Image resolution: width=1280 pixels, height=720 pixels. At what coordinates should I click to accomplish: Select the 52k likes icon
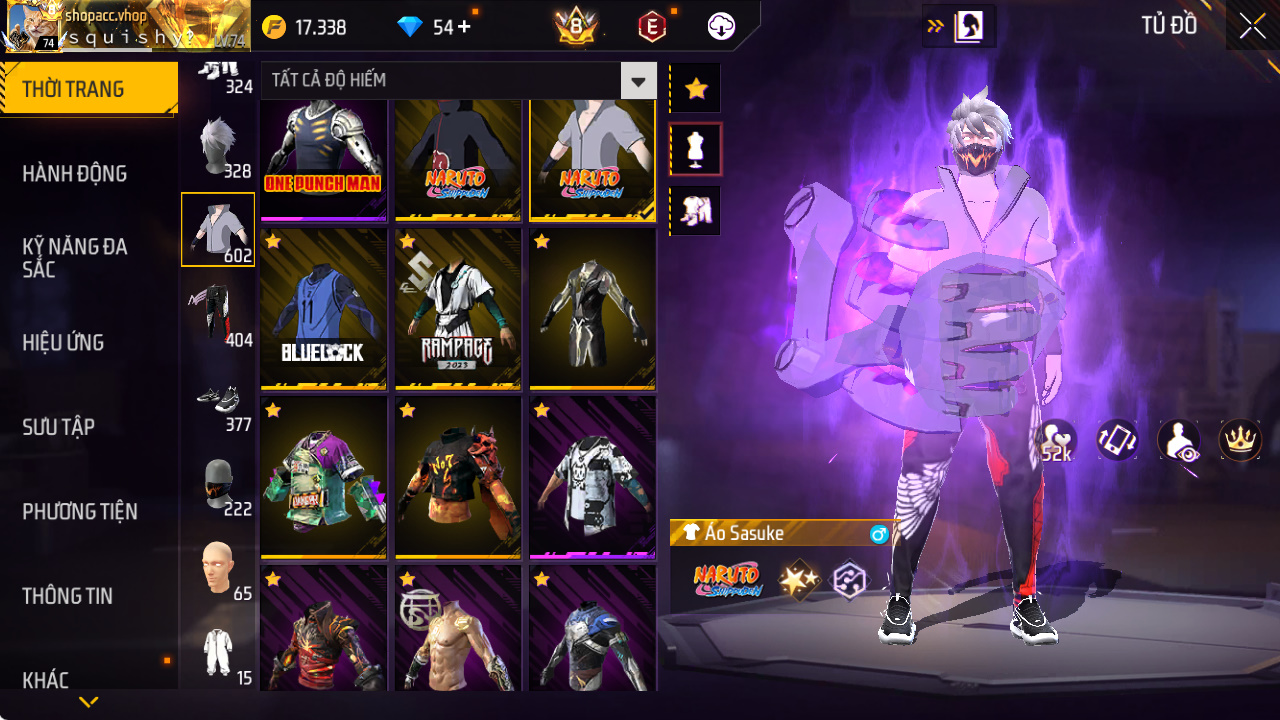tap(1055, 441)
